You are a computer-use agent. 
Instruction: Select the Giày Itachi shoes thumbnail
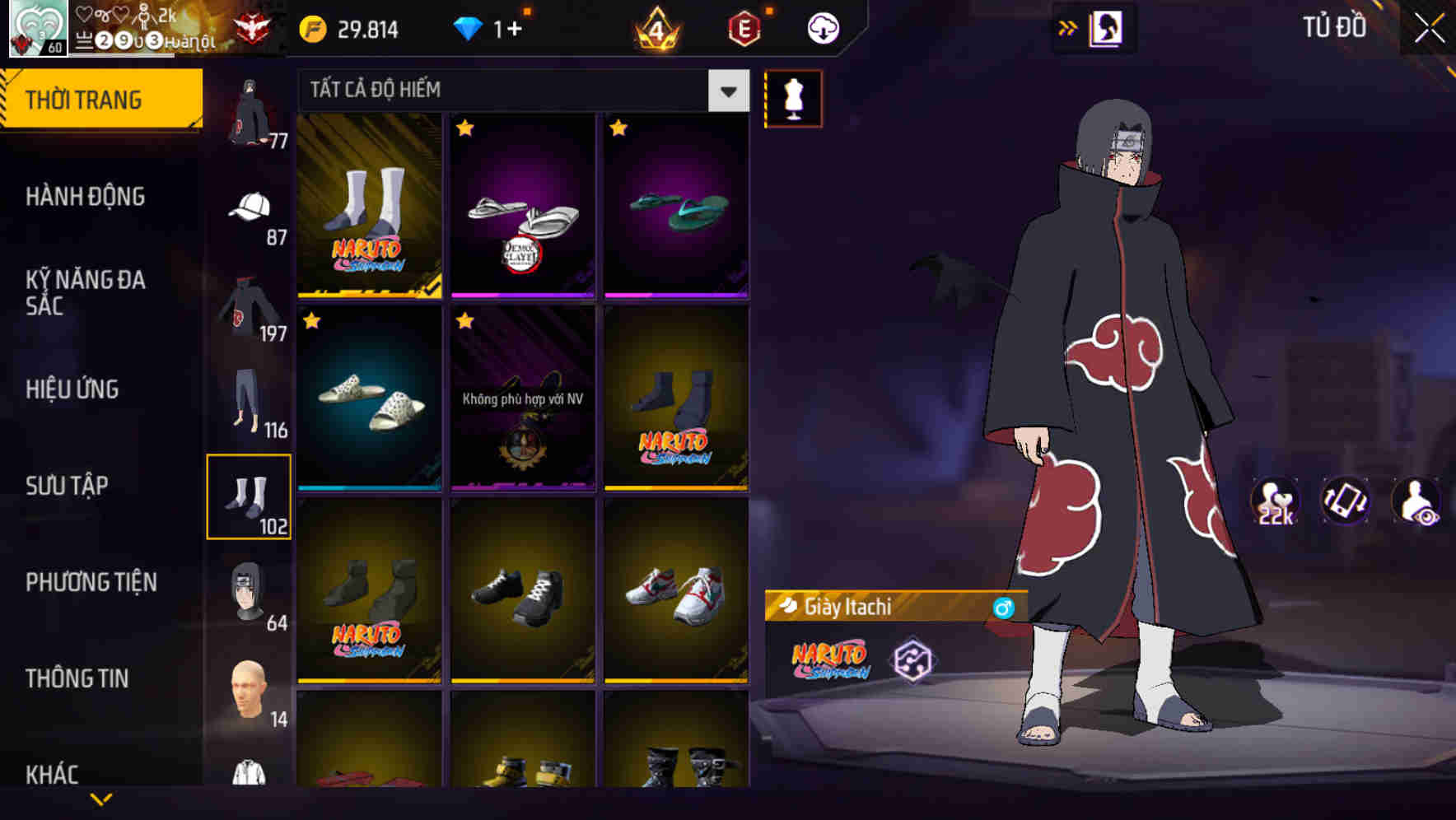pos(368,206)
